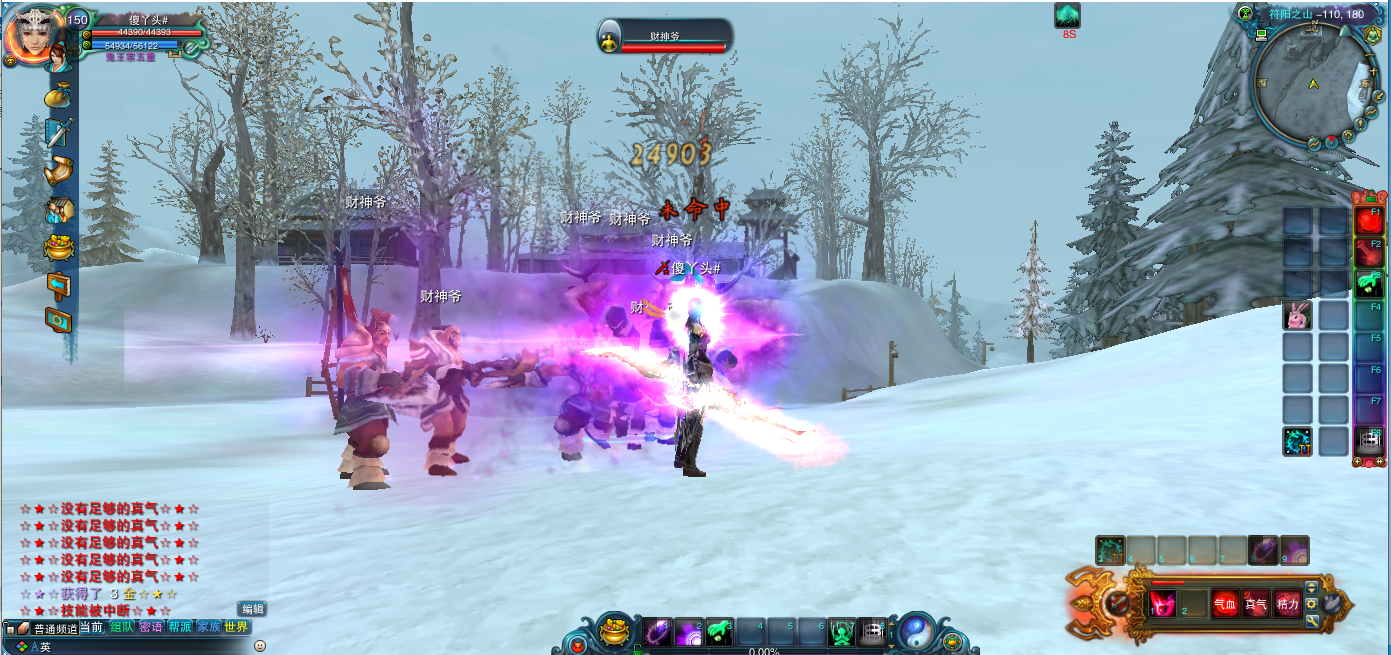Open the emoji smiley face picker
The image size is (1391, 655).
tap(260, 646)
